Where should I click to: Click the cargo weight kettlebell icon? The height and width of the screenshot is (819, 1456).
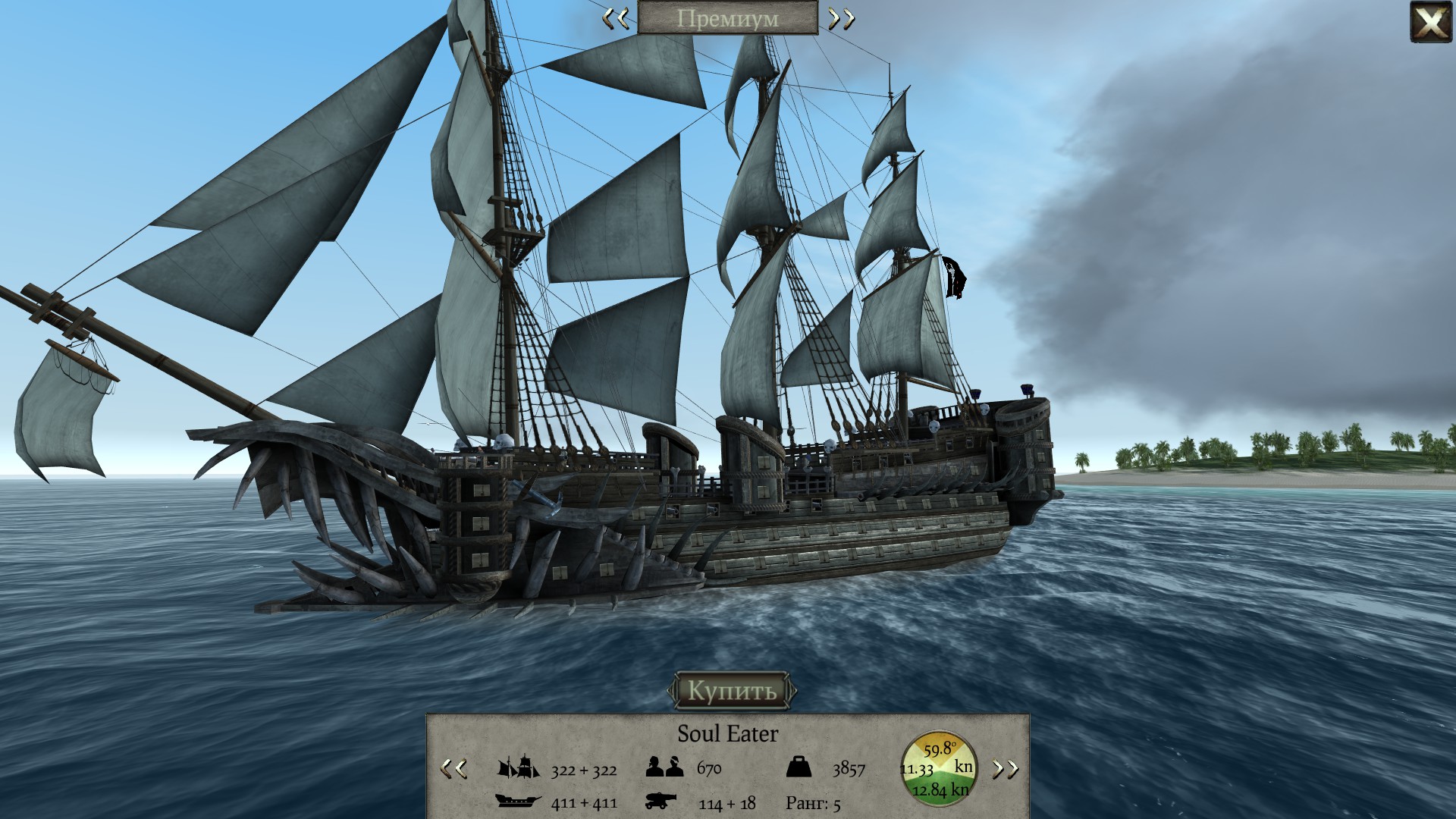tap(799, 767)
